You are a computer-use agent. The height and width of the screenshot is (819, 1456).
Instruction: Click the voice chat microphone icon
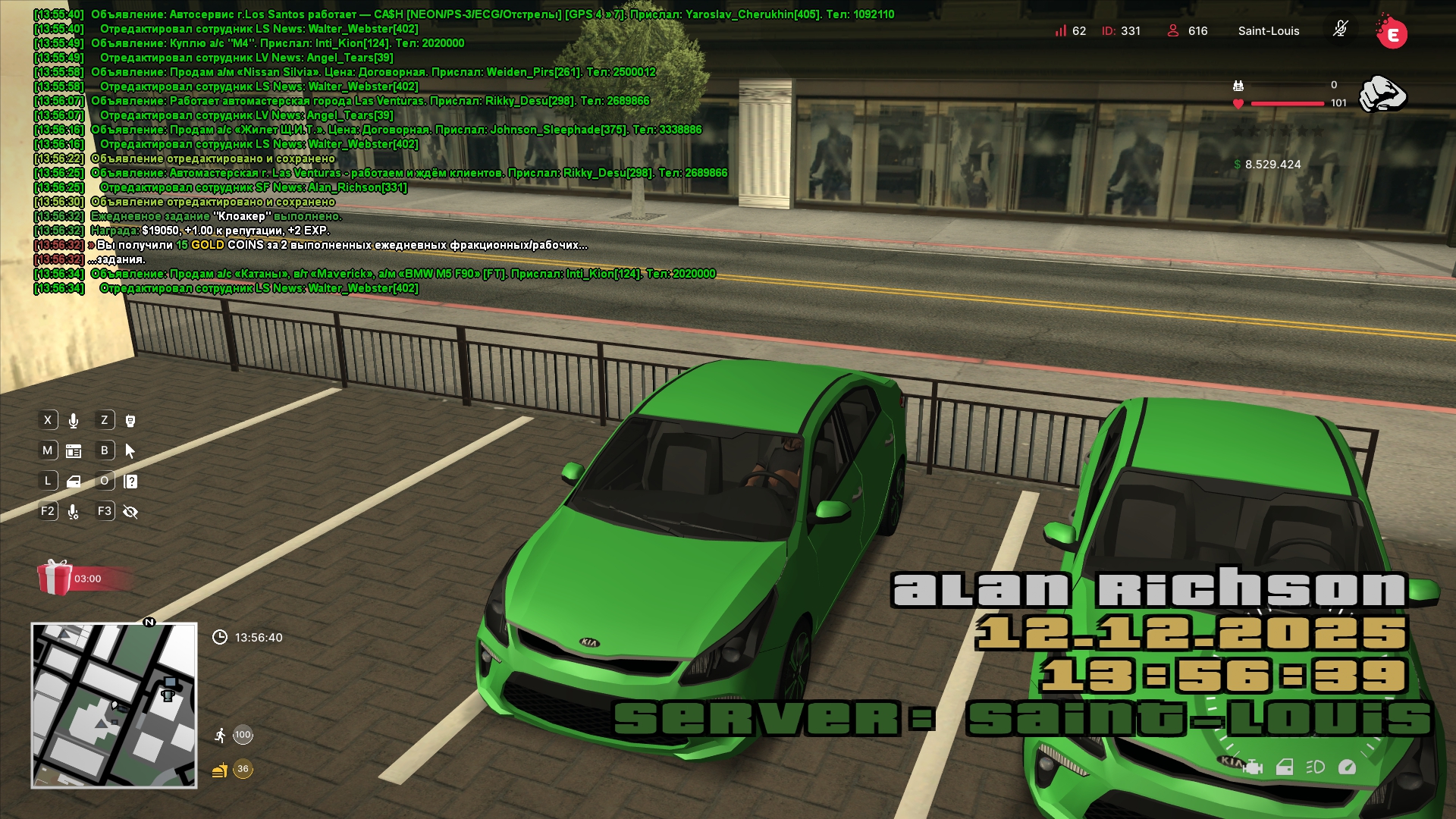(x=74, y=421)
